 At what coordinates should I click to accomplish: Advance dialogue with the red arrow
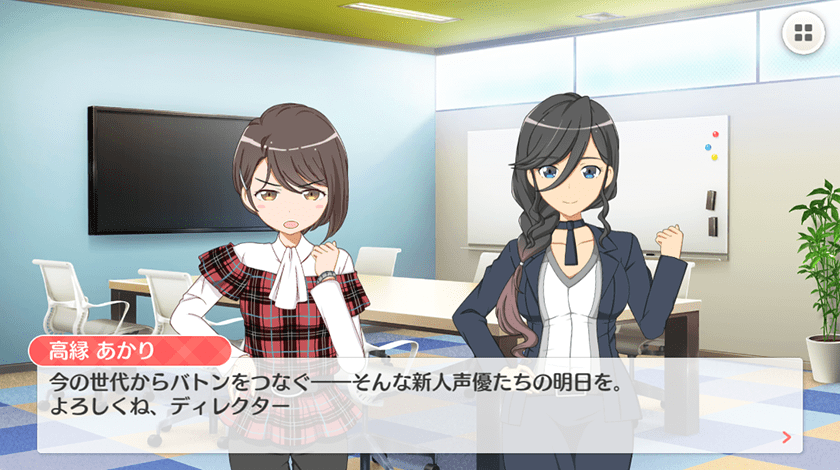(787, 436)
